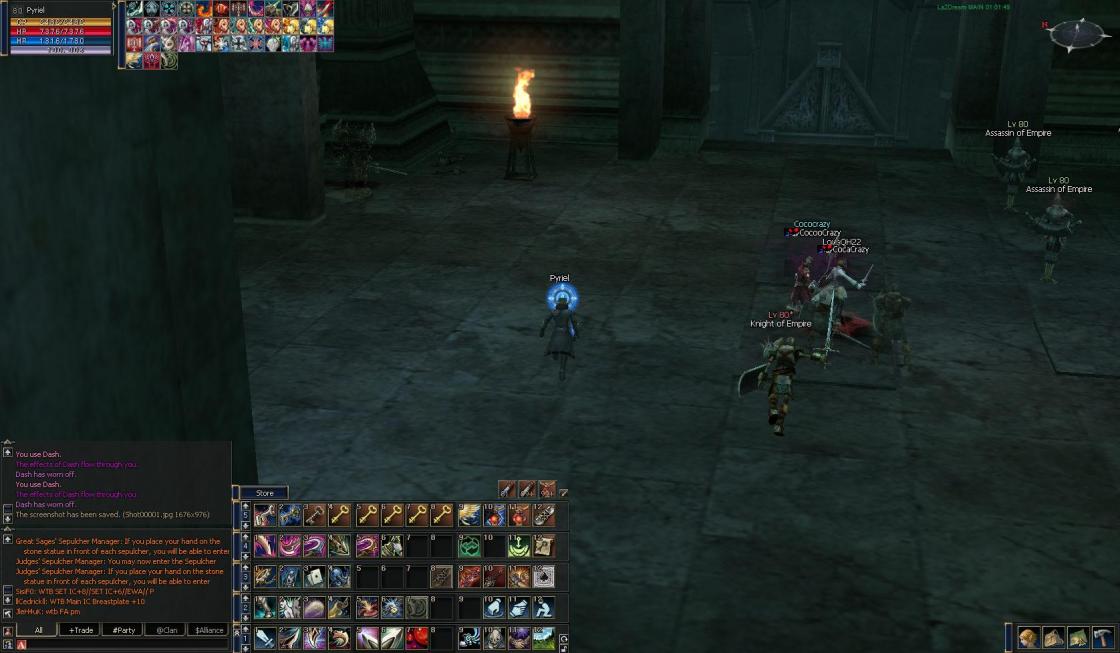Open the system menu hammer icon
This screenshot has height=653, width=1120.
pos(1103,637)
